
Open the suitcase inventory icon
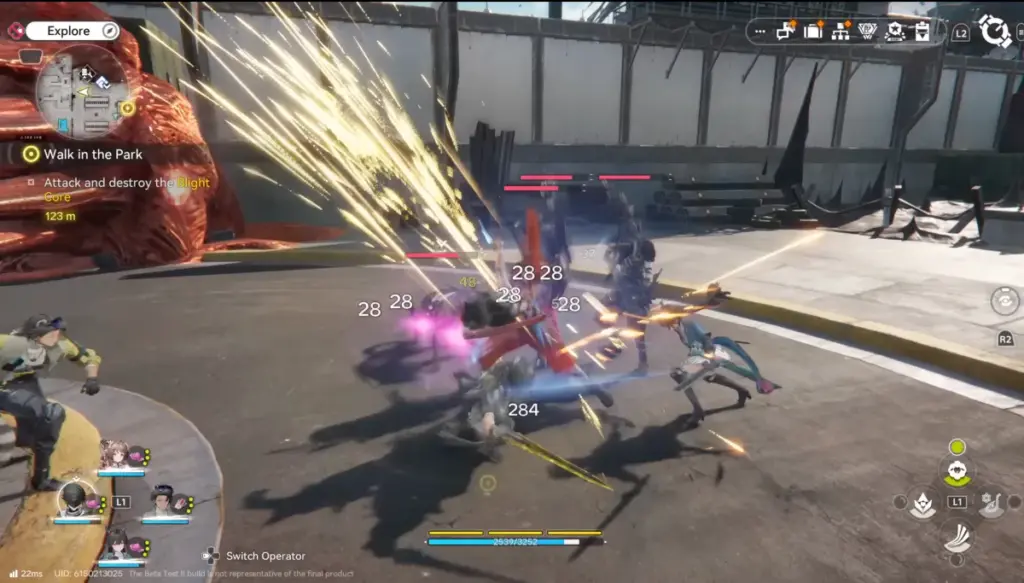coord(813,31)
